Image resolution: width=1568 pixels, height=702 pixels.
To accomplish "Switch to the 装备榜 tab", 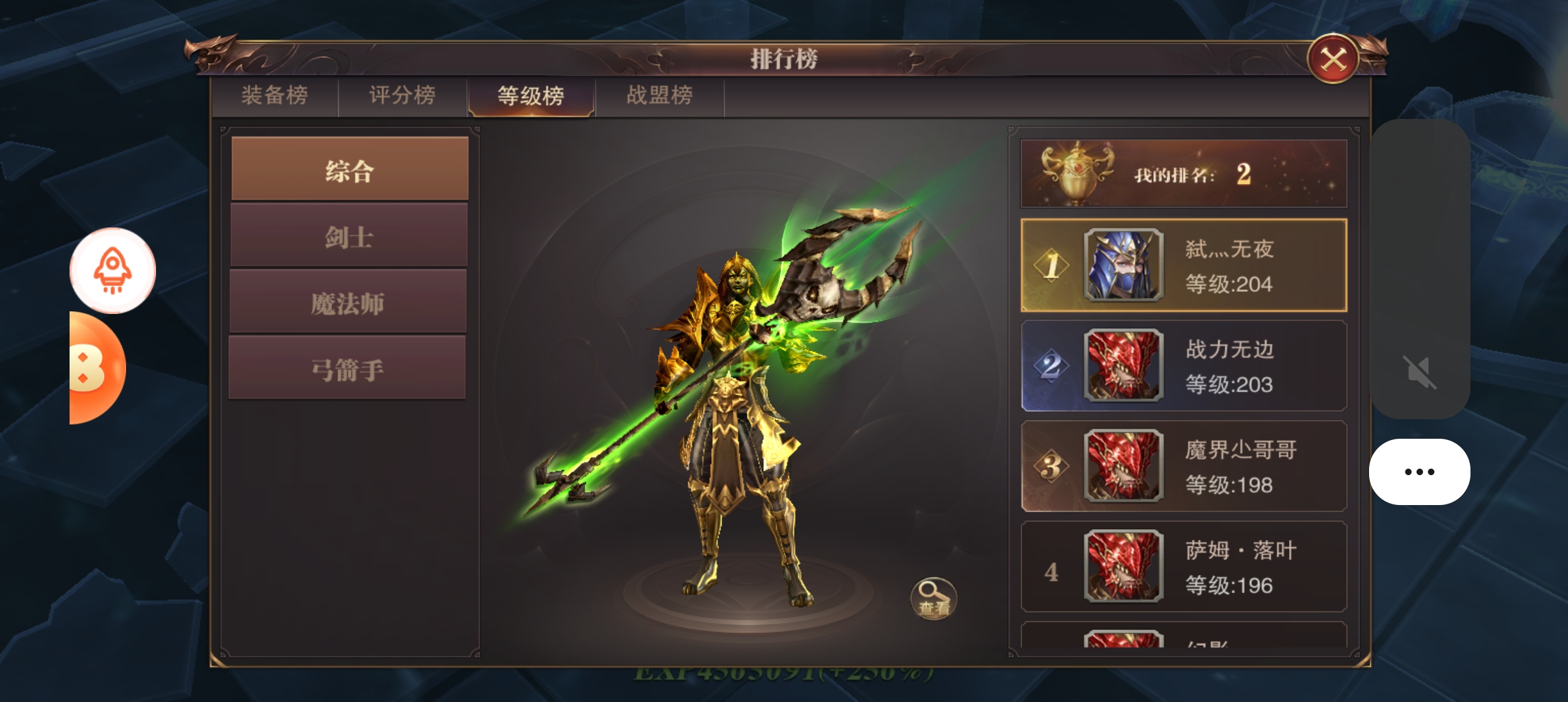I will 274,96.
